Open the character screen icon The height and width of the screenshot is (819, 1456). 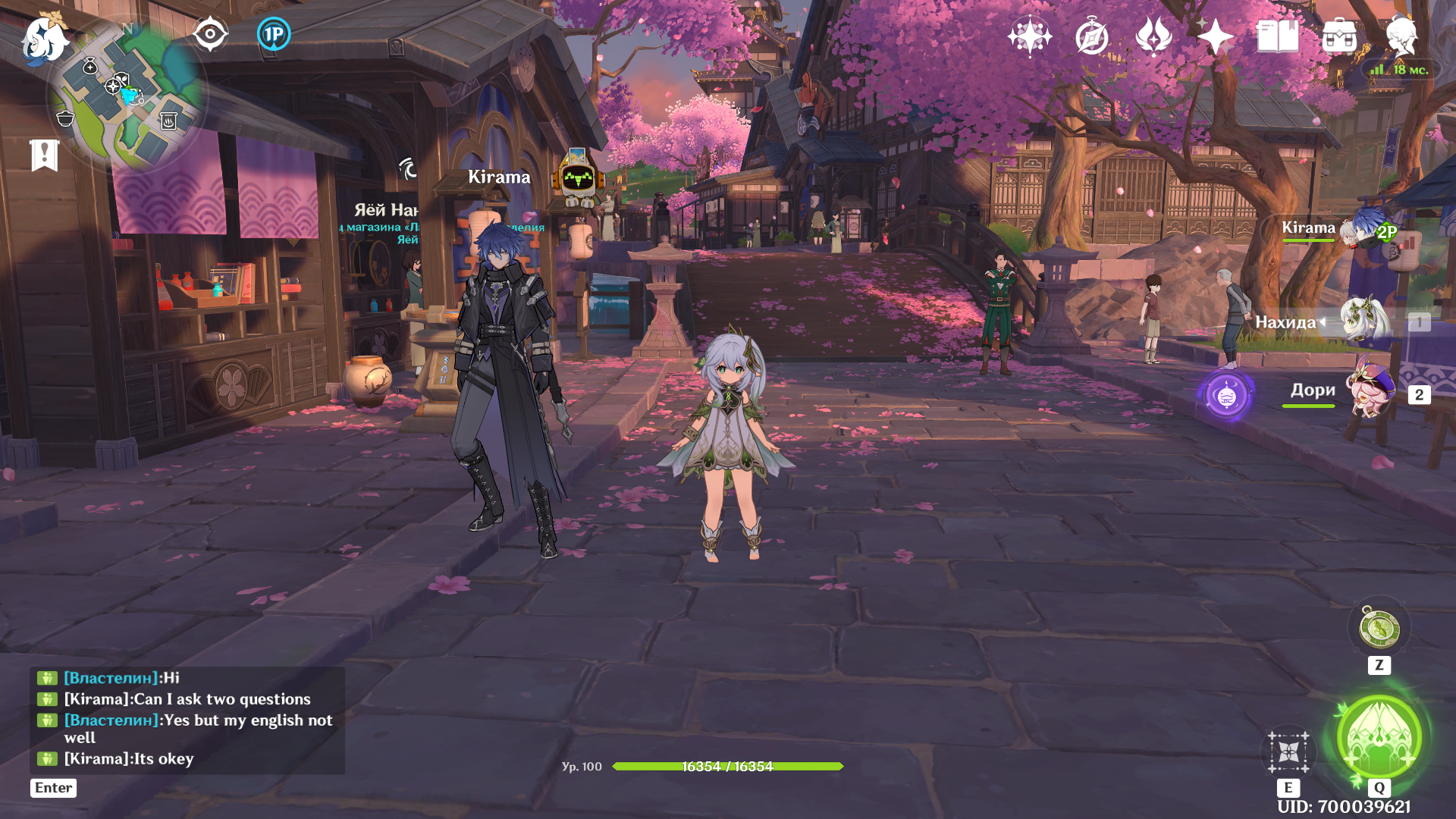(1401, 36)
